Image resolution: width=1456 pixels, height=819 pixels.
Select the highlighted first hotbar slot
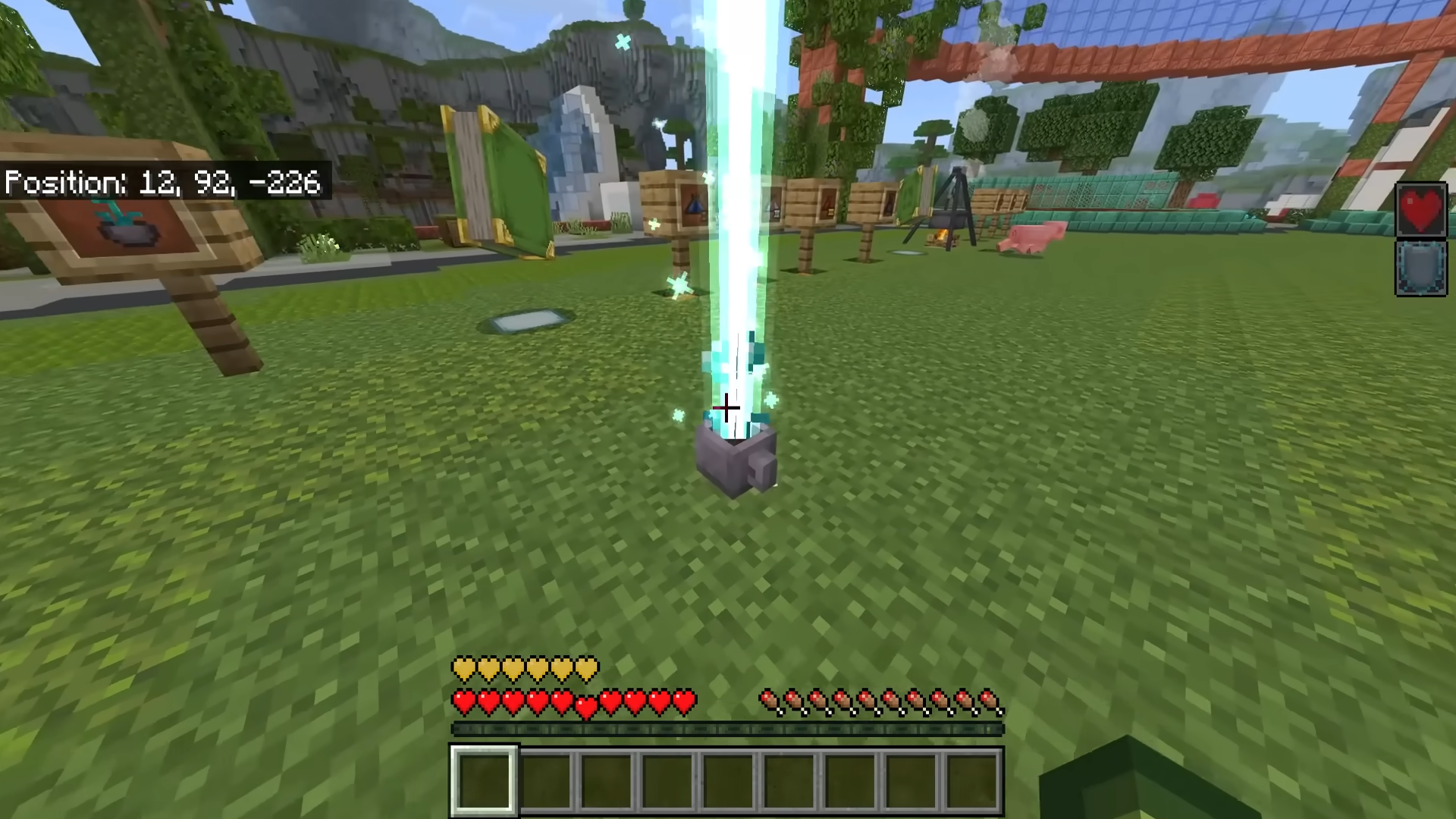485,780
